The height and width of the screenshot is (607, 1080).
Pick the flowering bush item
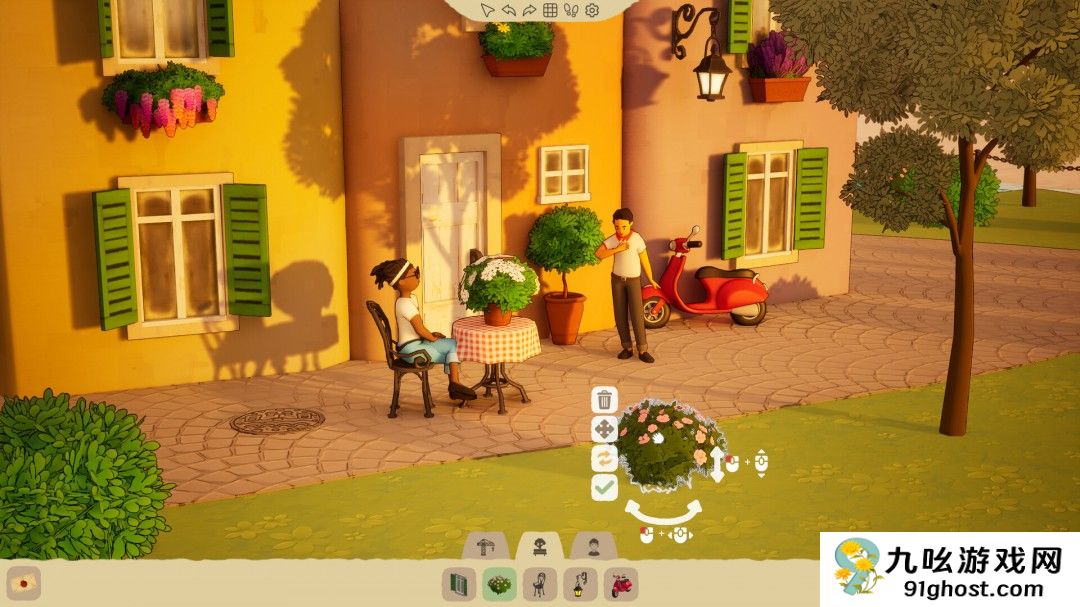tap(499, 583)
